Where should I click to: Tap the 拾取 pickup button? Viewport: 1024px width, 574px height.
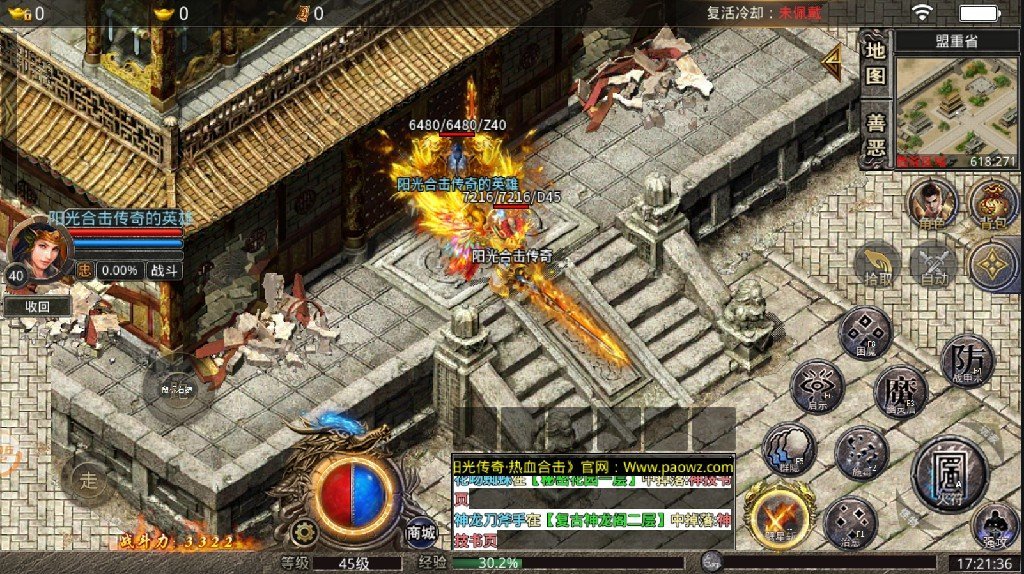pos(878,265)
